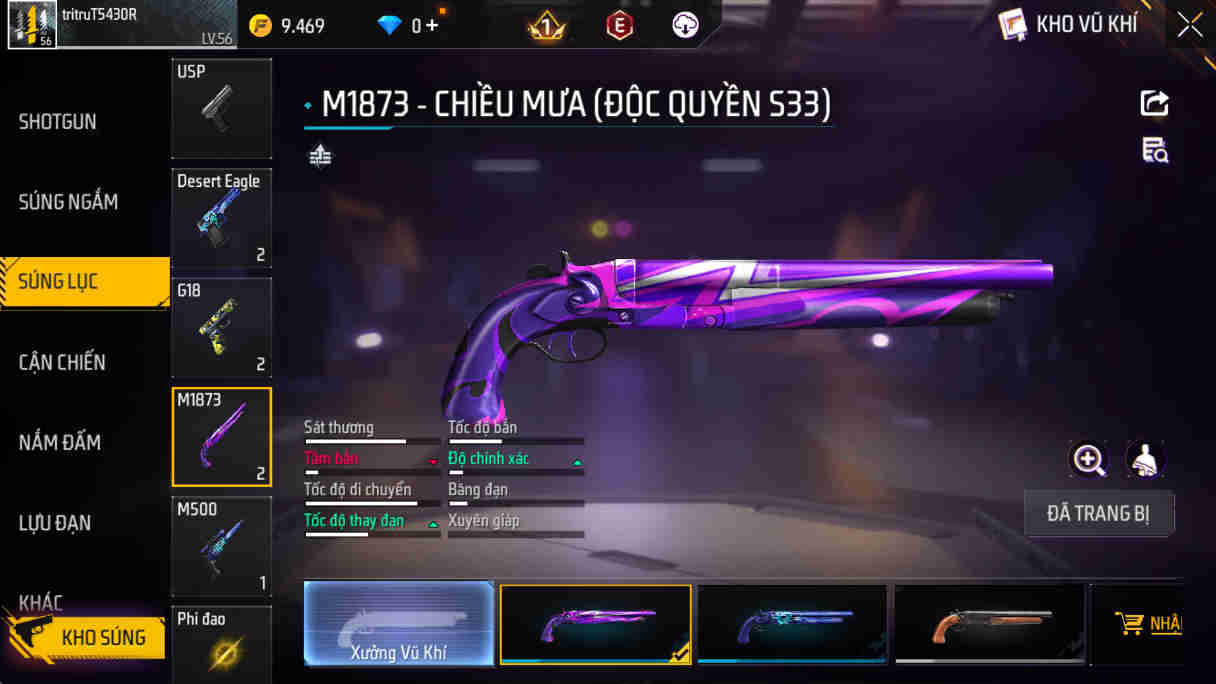The width and height of the screenshot is (1216, 684).
Task: Choose the G18 weapon slot
Action: (x=221, y=328)
